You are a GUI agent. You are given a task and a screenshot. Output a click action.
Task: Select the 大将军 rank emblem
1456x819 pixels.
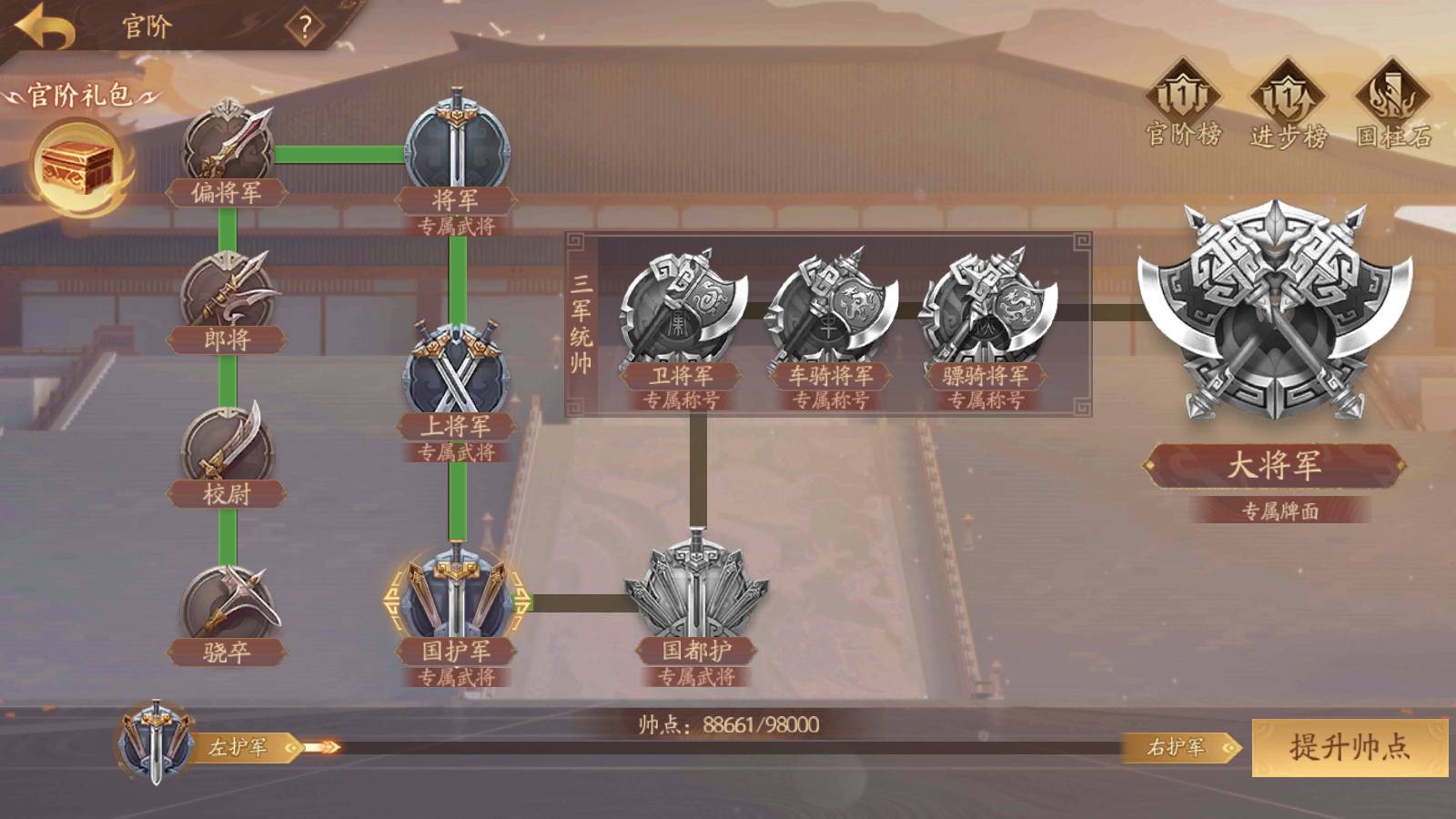tap(1274, 314)
